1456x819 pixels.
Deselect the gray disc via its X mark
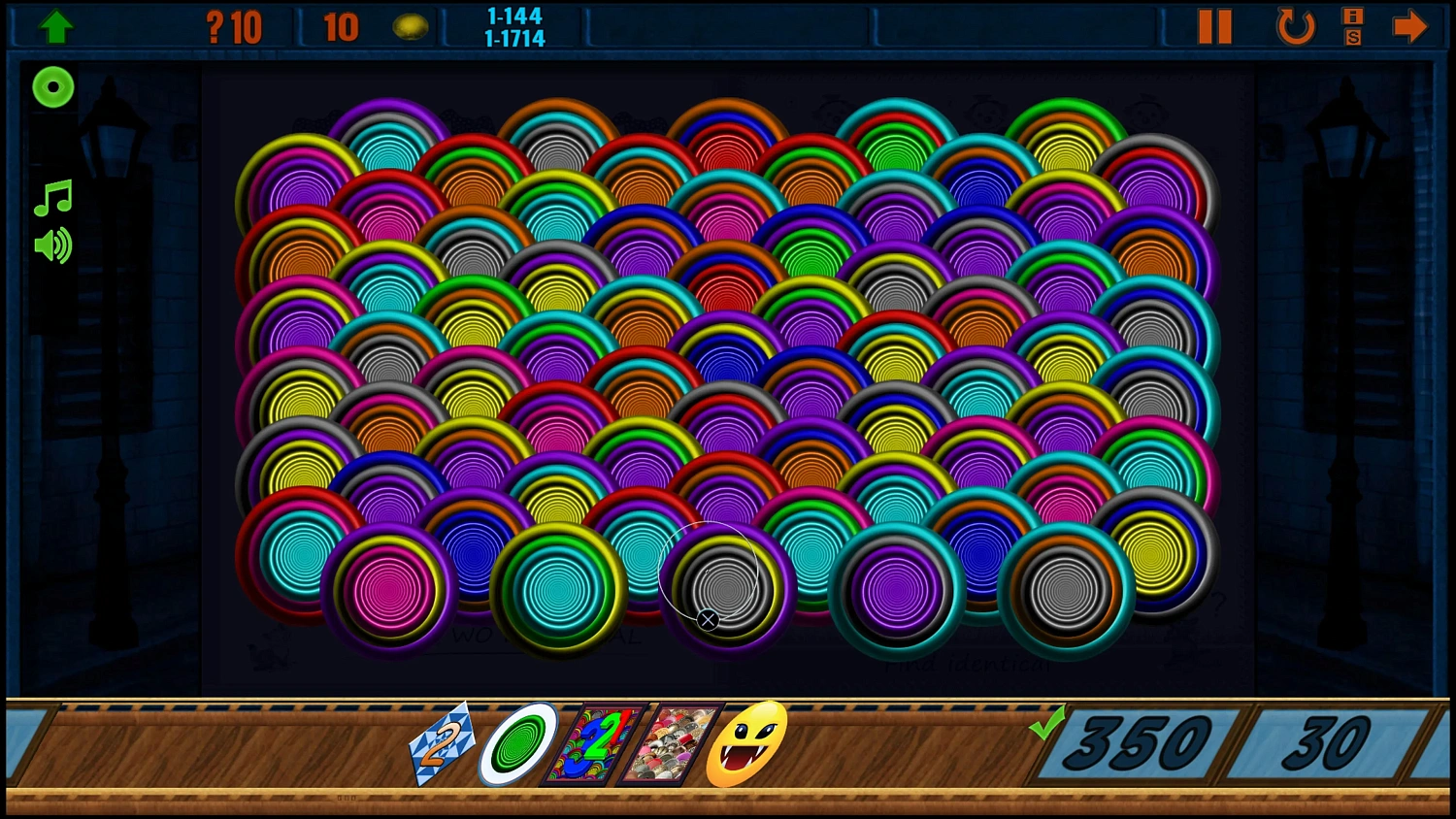(708, 618)
